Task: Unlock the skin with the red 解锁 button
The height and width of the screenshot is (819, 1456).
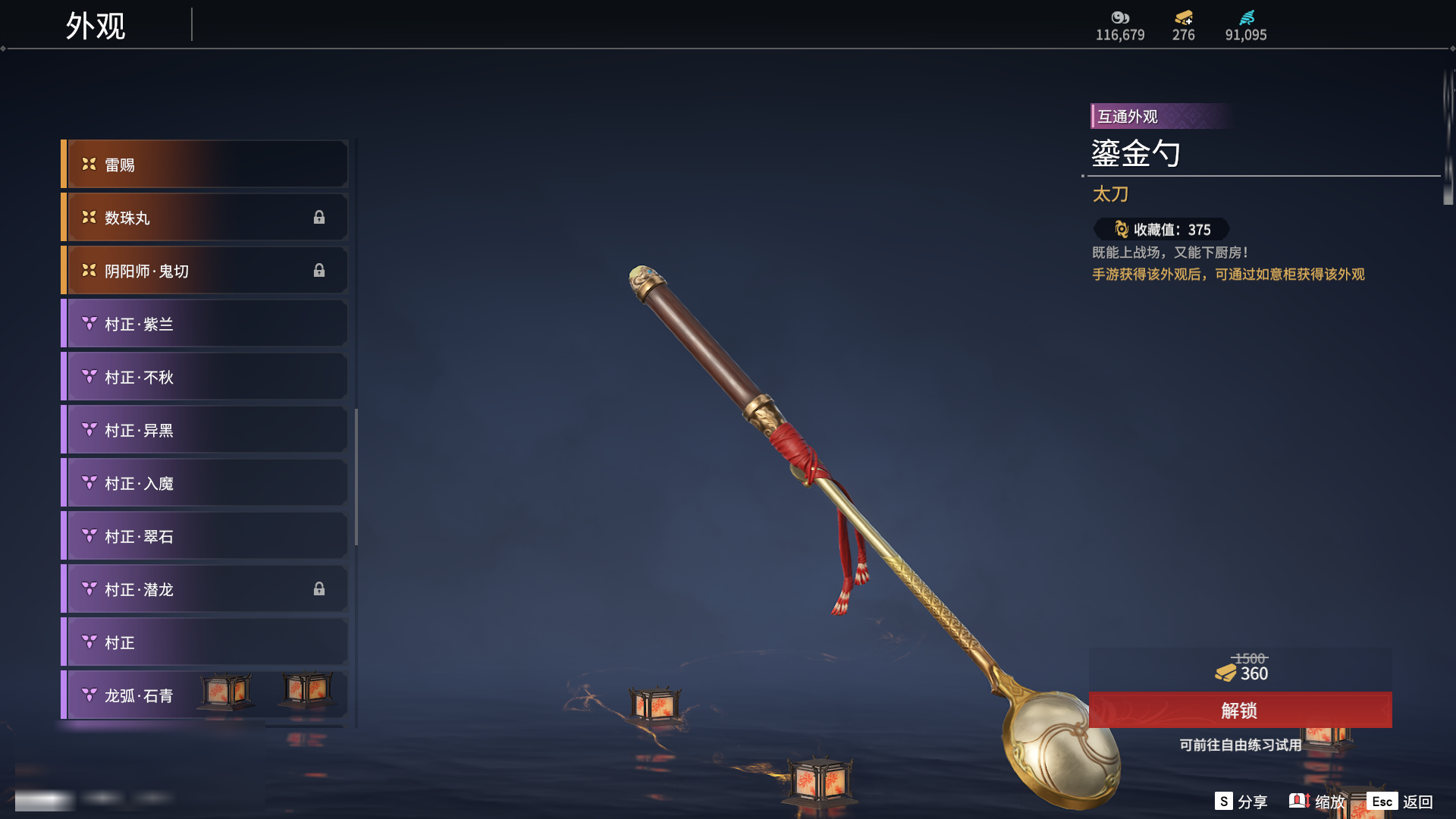Action: [1240, 711]
